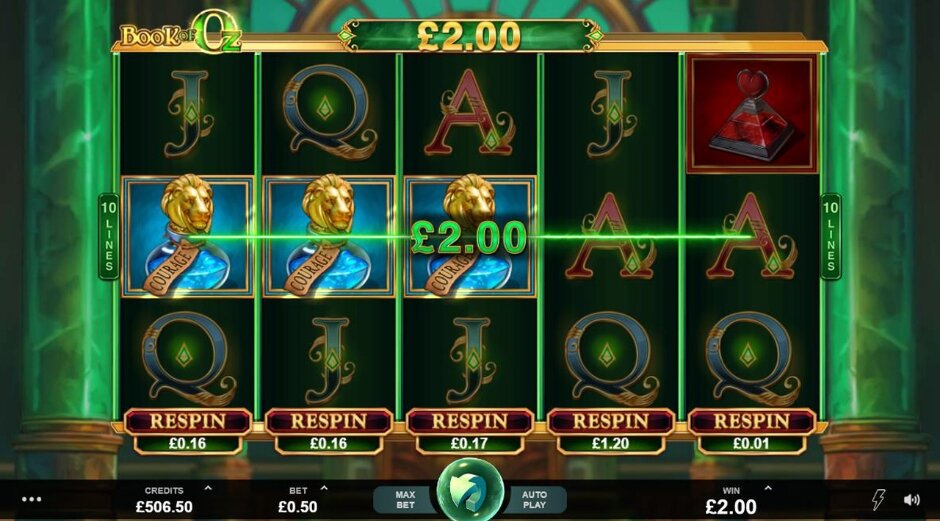Click the left 10 Lines indicator
This screenshot has width=940, height=521.
click(x=109, y=237)
